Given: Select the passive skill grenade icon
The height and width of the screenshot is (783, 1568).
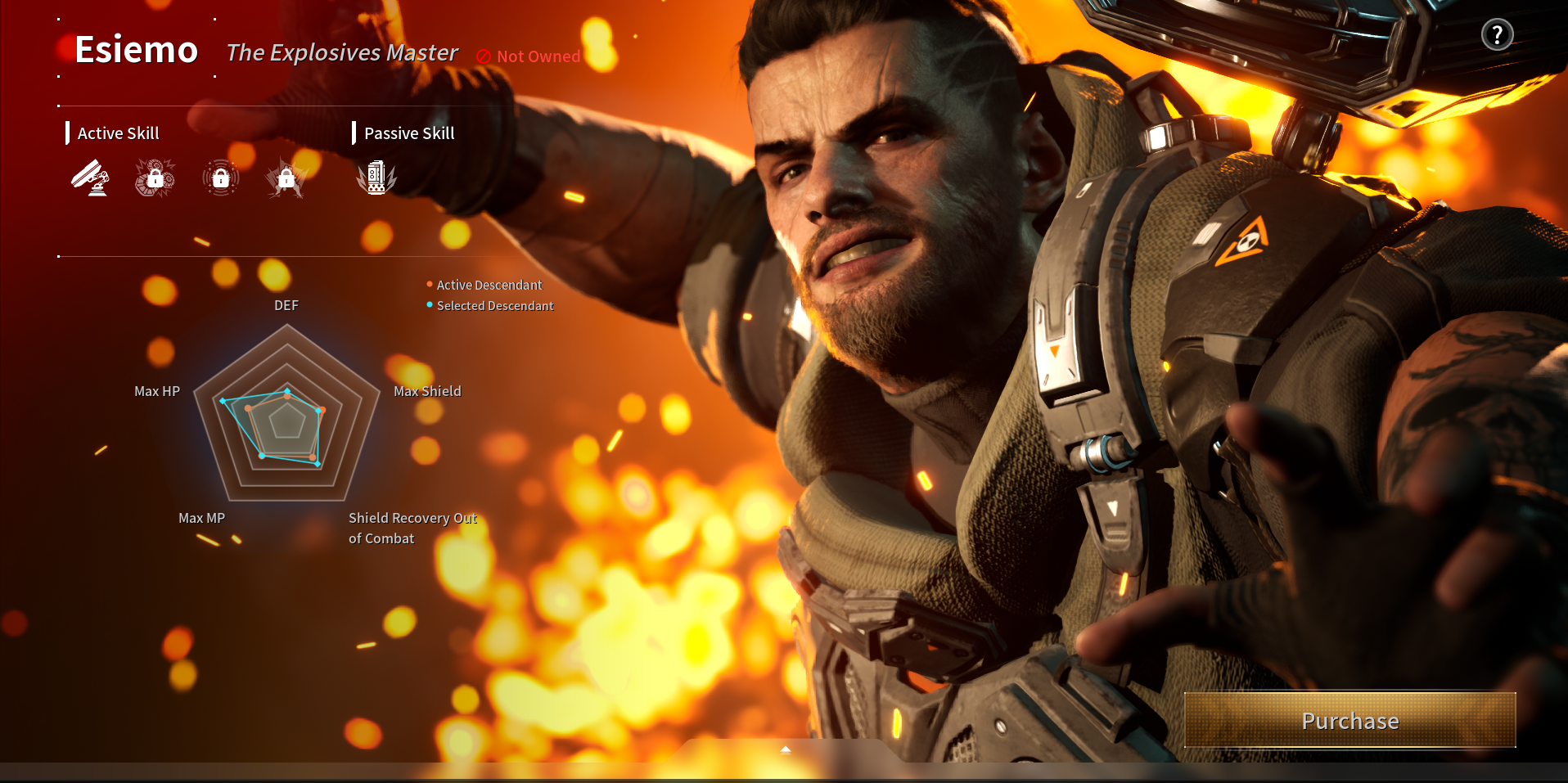Looking at the screenshot, I should 376,178.
